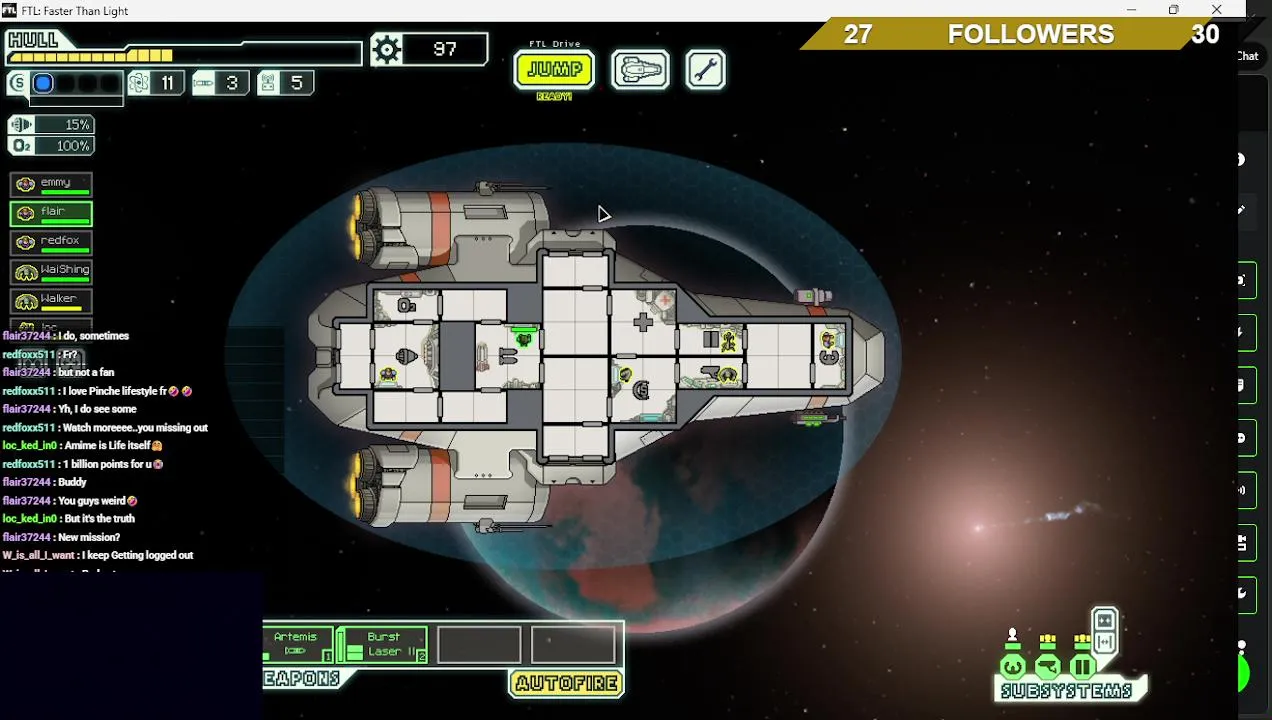Close the FTL game window
Viewport: 1272px width, 720px height.
point(1216,10)
